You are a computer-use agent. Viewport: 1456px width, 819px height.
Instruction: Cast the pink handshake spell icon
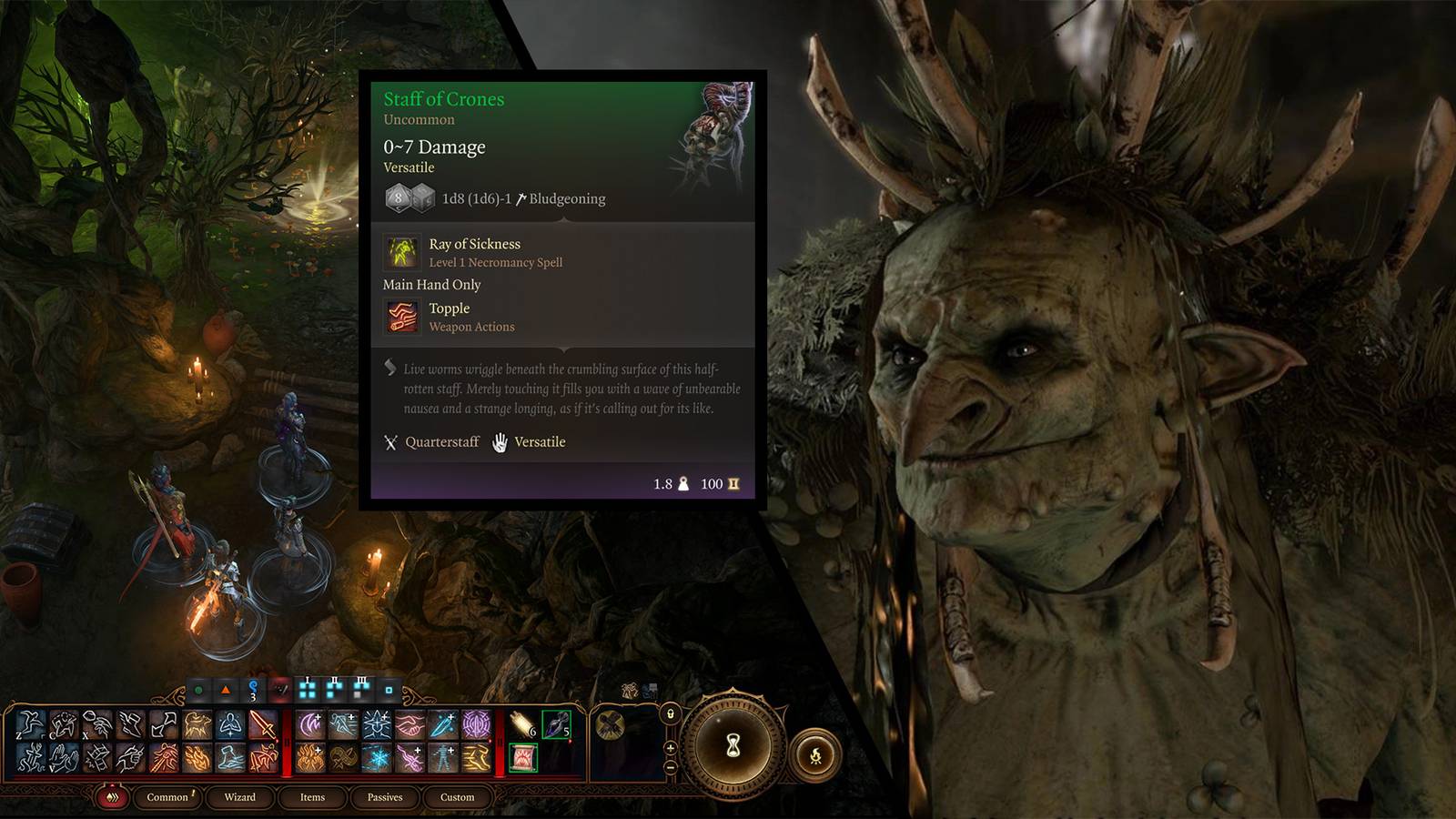(x=409, y=725)
